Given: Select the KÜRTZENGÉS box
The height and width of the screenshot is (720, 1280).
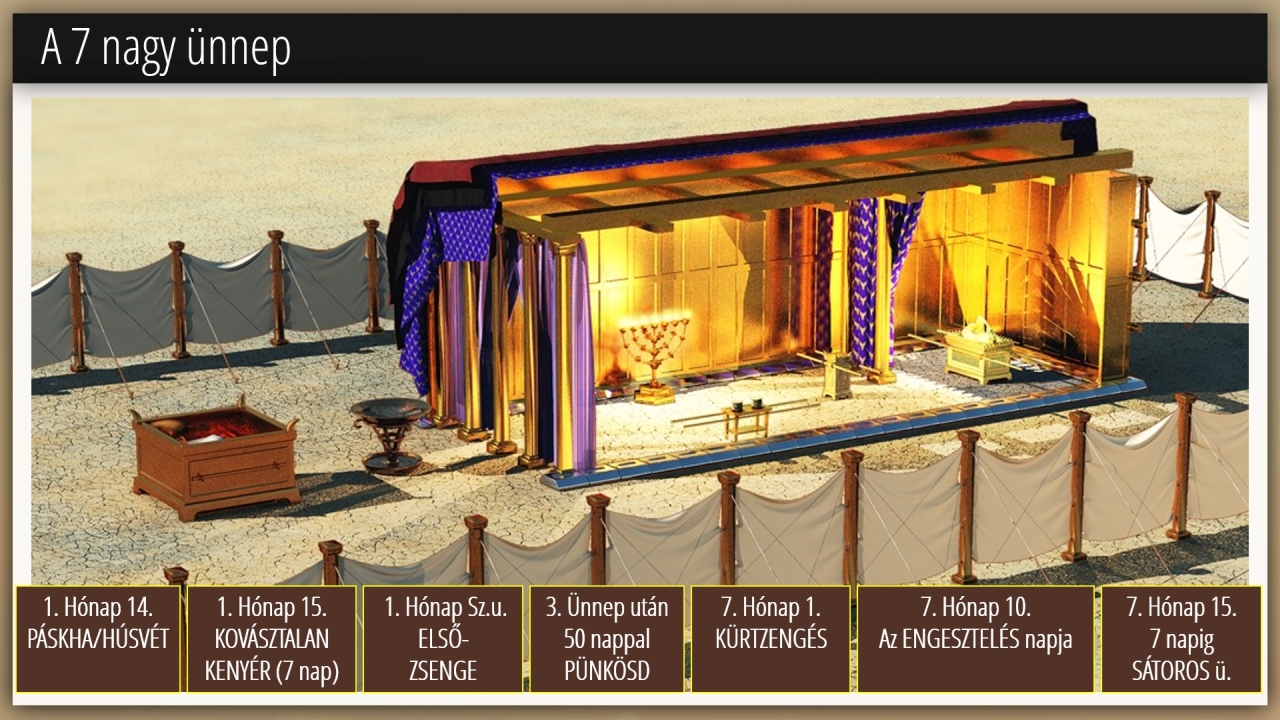Looking at the screenshot, I should pos(771,639).
